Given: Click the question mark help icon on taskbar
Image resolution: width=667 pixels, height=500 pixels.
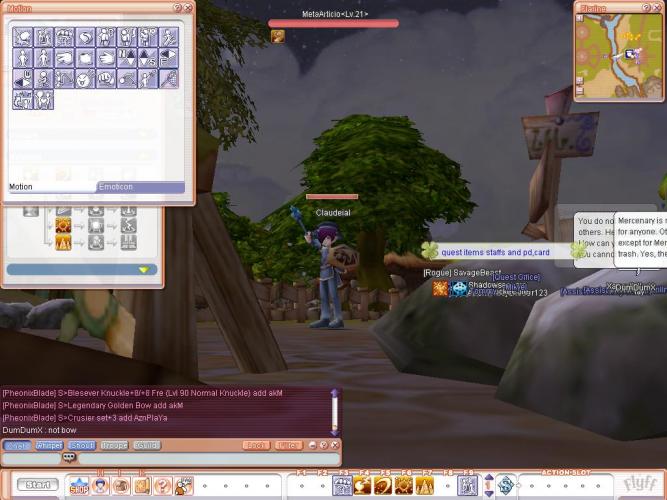Looking at the screenshot, I should [162, 486].
